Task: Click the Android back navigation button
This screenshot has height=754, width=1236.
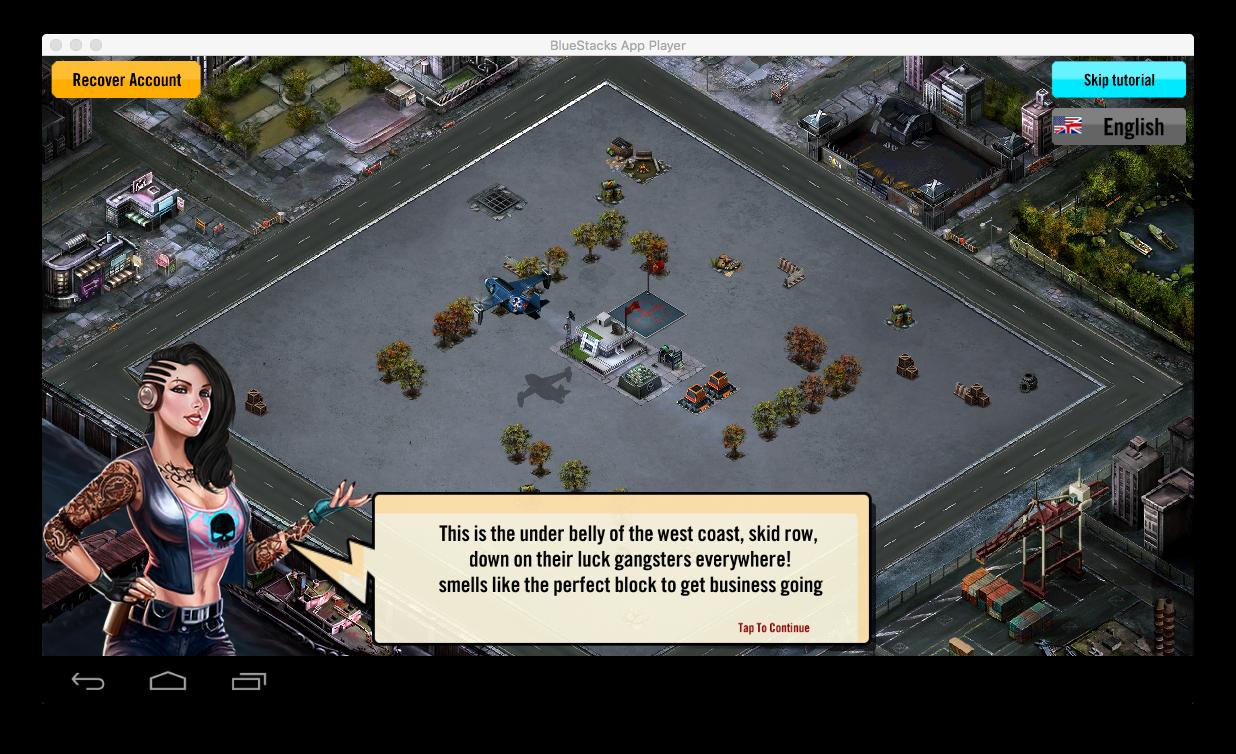Action: [88, 682]
